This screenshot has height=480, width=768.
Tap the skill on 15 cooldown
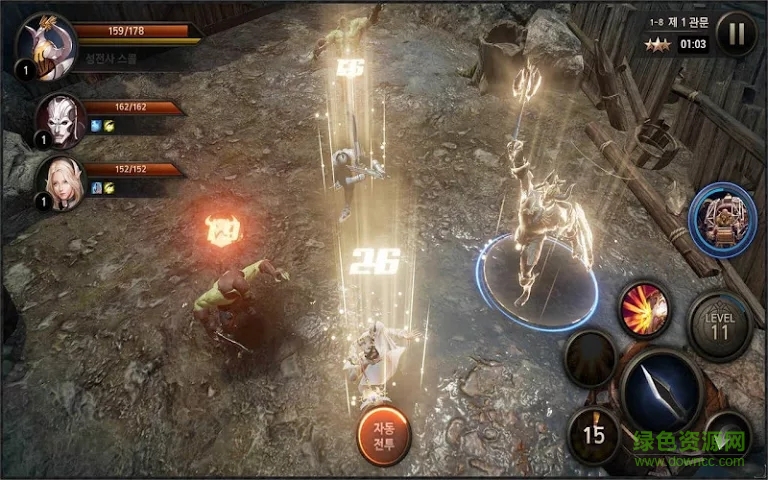click(594, 435)
